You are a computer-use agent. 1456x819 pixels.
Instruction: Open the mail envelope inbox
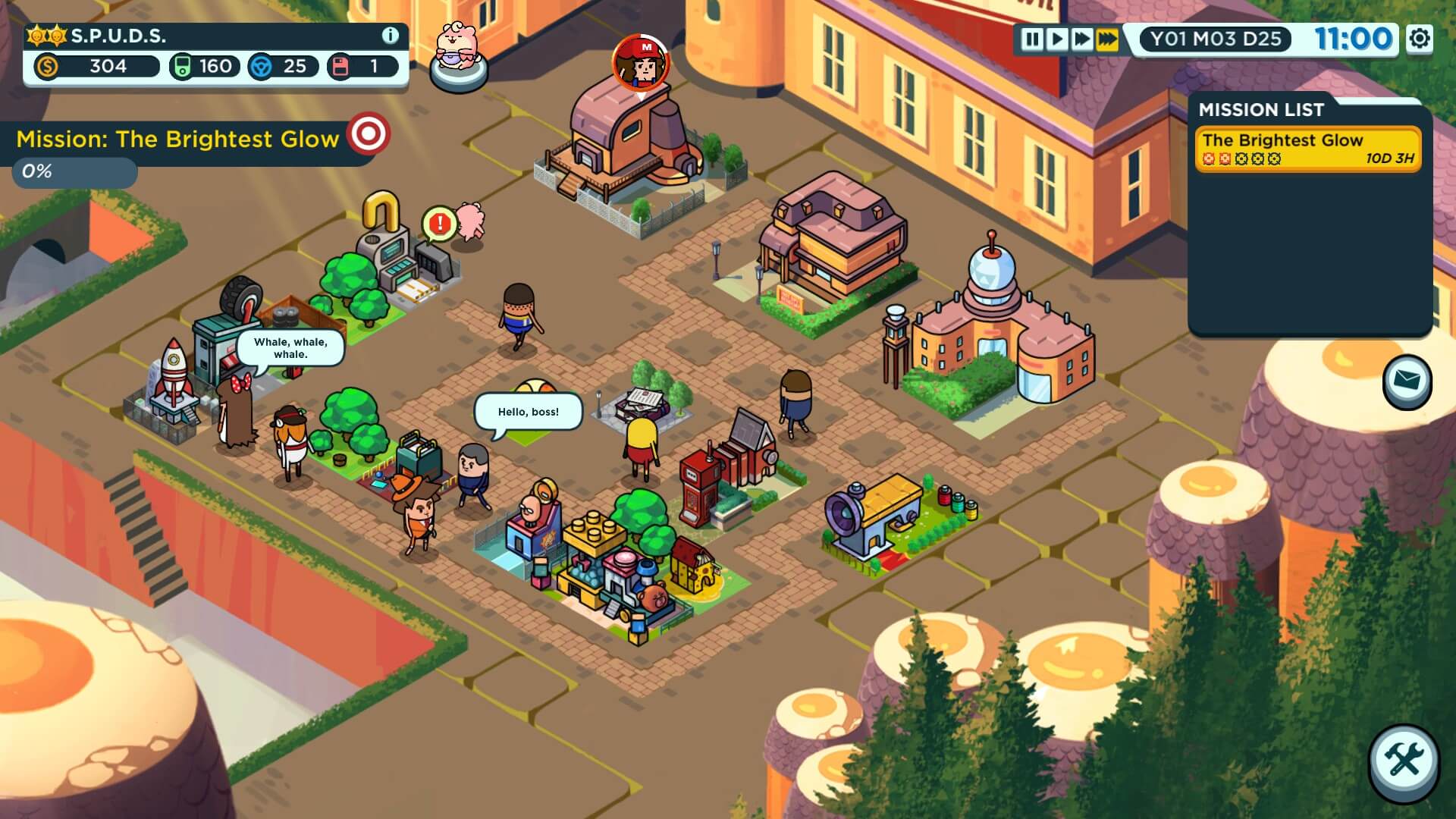(1407, 381)
